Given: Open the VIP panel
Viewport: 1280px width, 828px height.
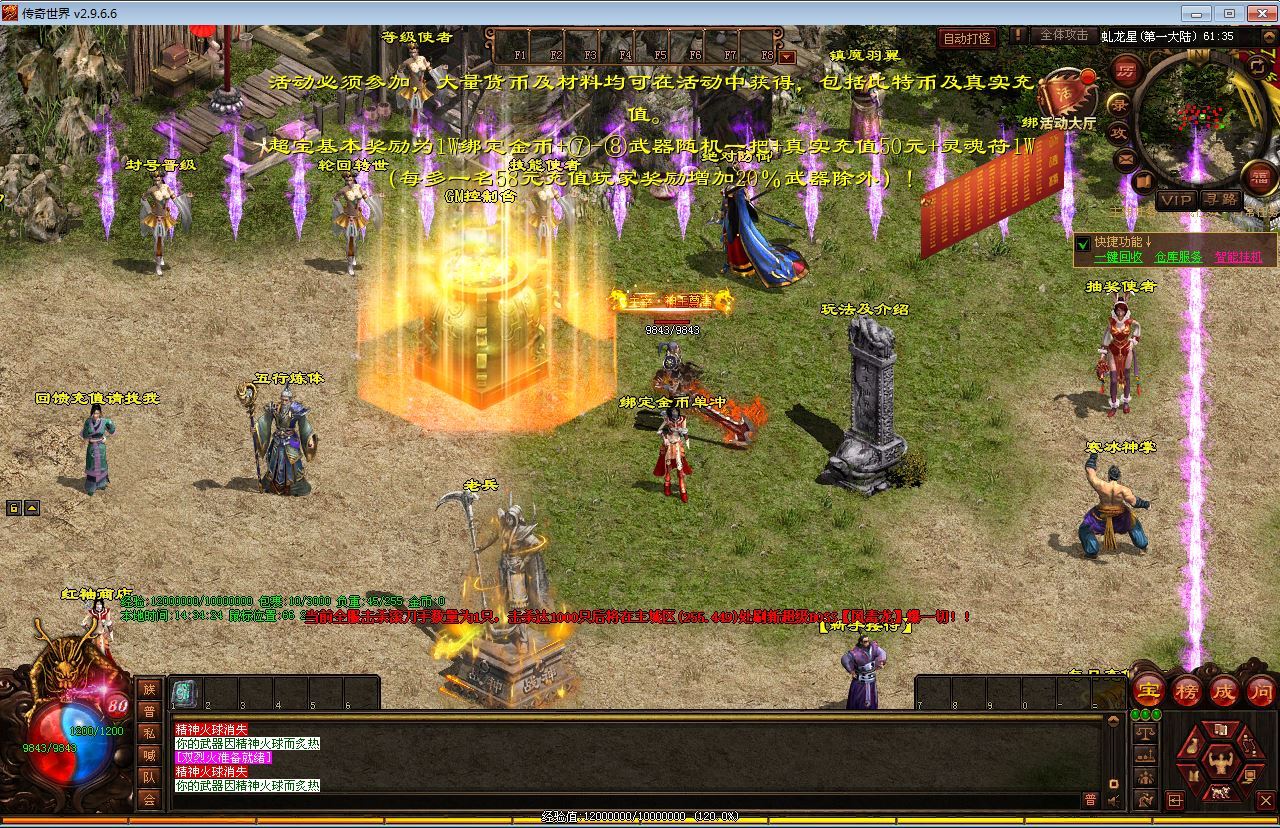Looking at the screenshot, I should coord(1175,200).
